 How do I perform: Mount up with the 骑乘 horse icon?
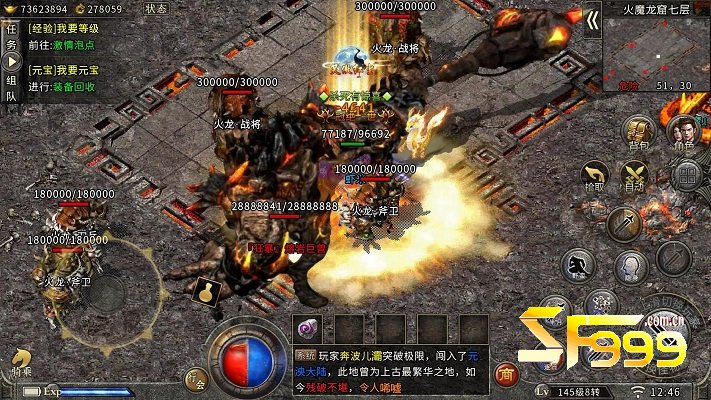(x=21, y=361)
